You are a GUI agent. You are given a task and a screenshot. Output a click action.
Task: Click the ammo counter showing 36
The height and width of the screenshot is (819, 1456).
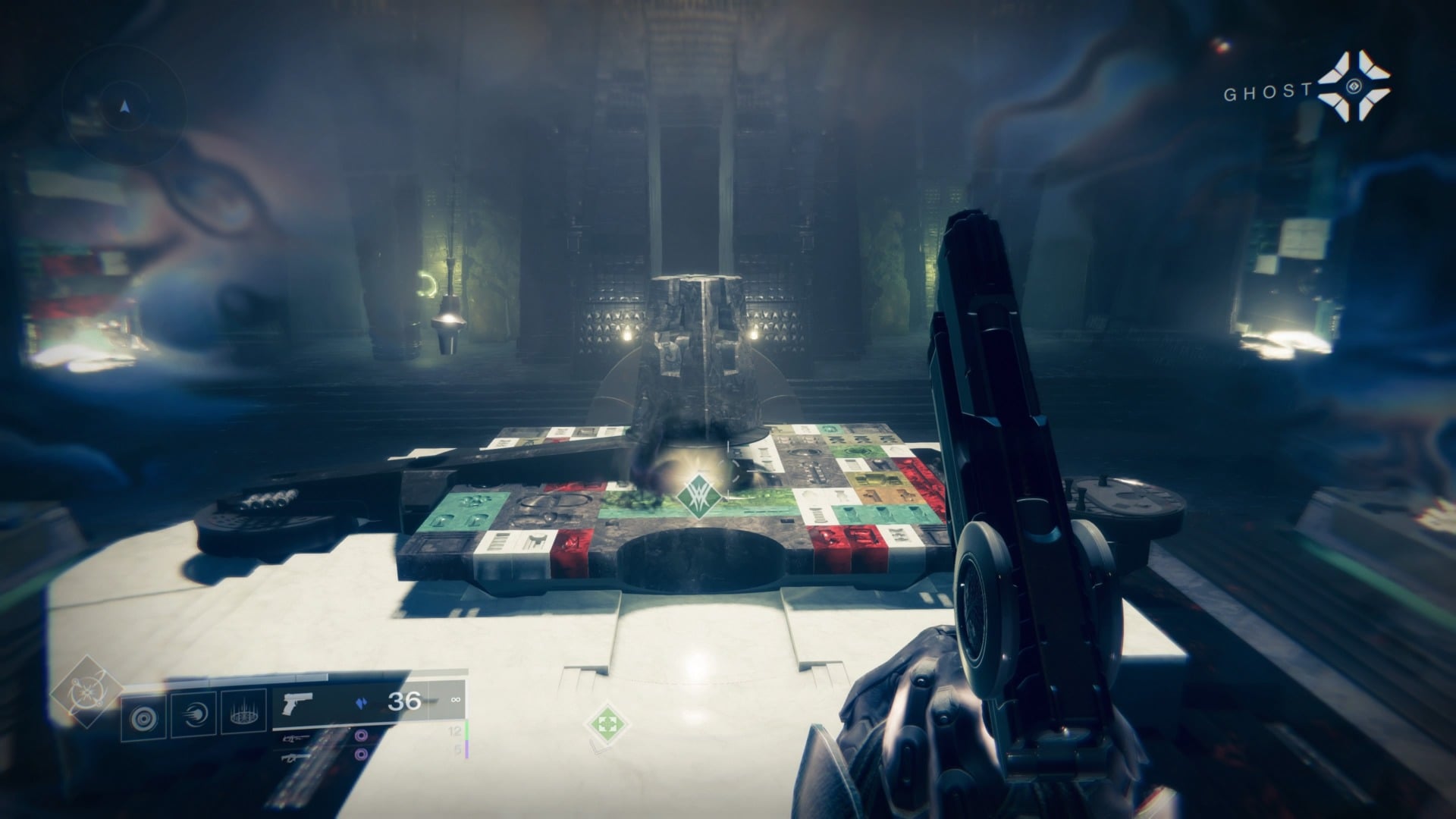pos(404,699)
